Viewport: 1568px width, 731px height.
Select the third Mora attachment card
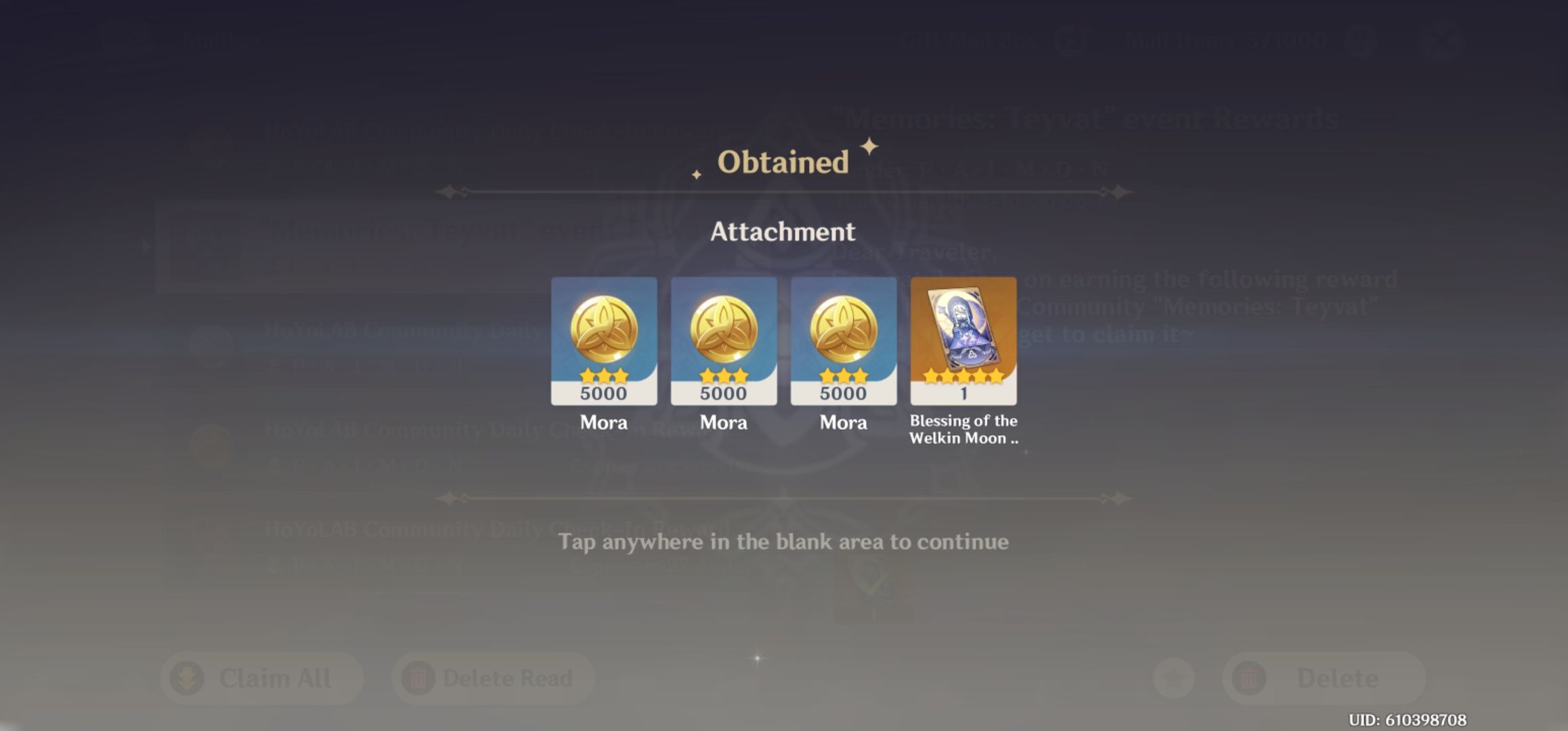click(x=844, y=342)
